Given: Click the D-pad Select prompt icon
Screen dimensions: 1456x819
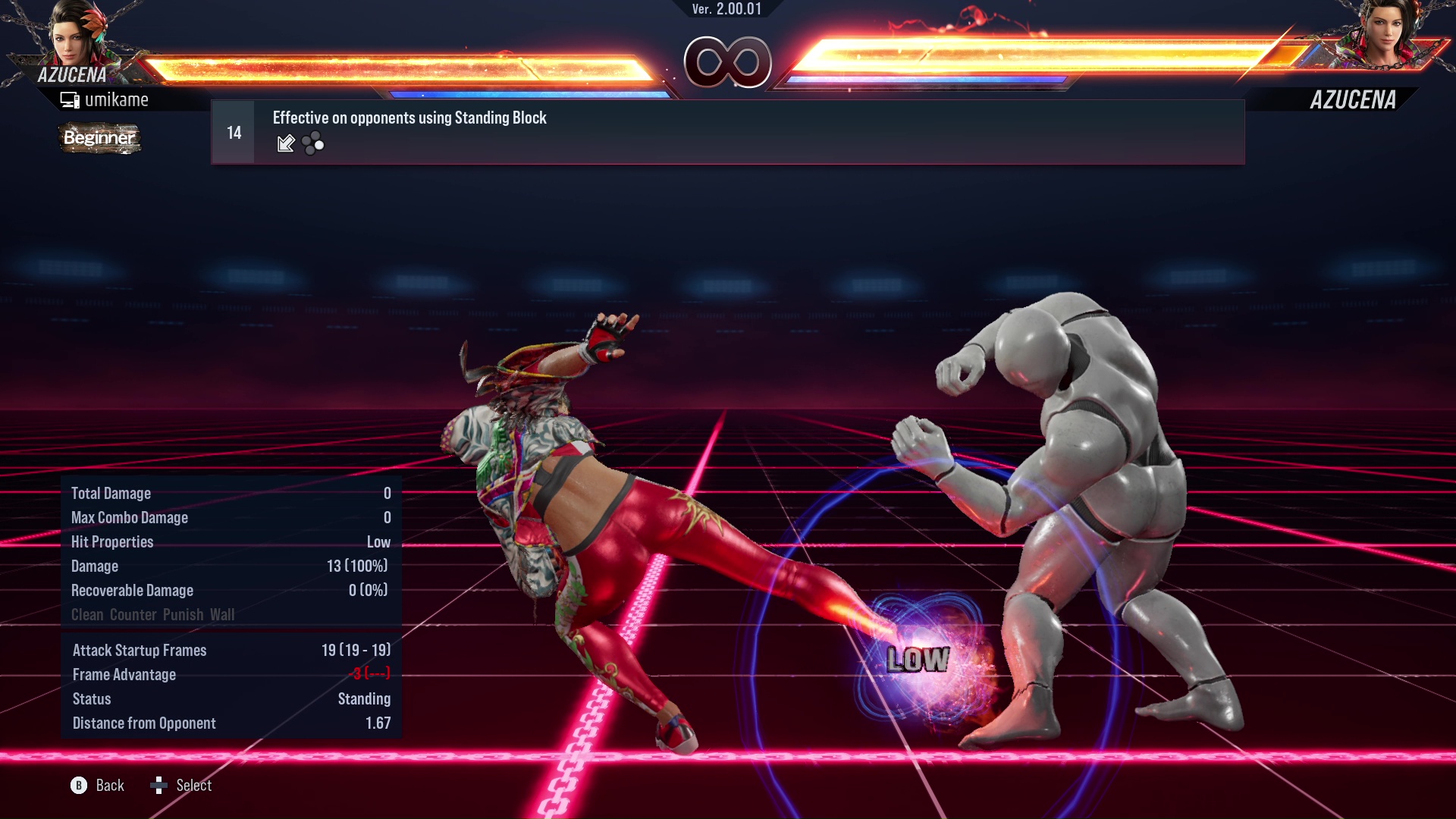Looking at the screenshot, I should [x=160, y=786].
